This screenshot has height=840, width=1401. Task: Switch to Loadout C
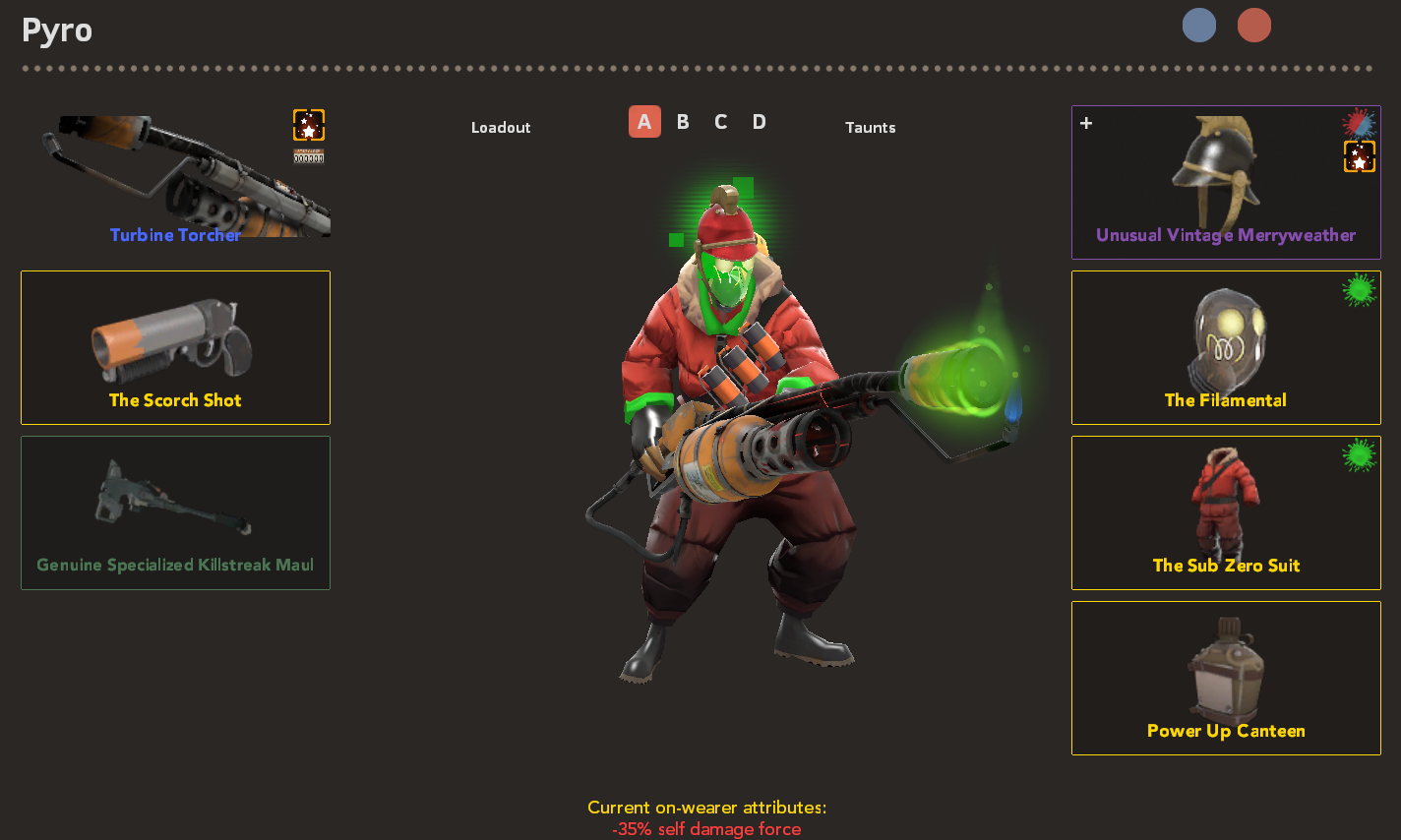pyautogui.click(x=720, y=121)
